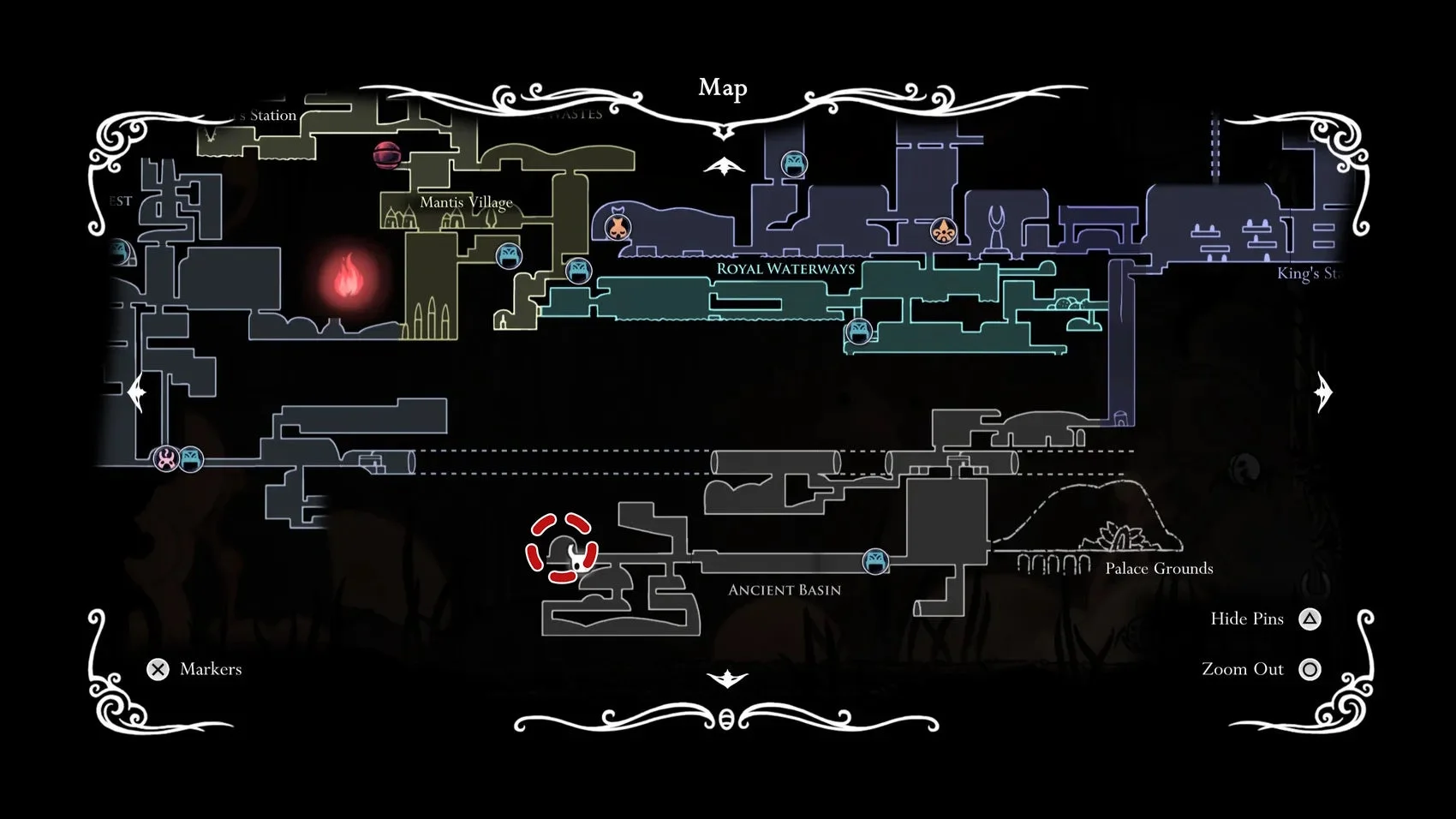
Task: Select the orange vendor pin above Royal Waterways
Action: pyautogui.click(x=618, y=226)
